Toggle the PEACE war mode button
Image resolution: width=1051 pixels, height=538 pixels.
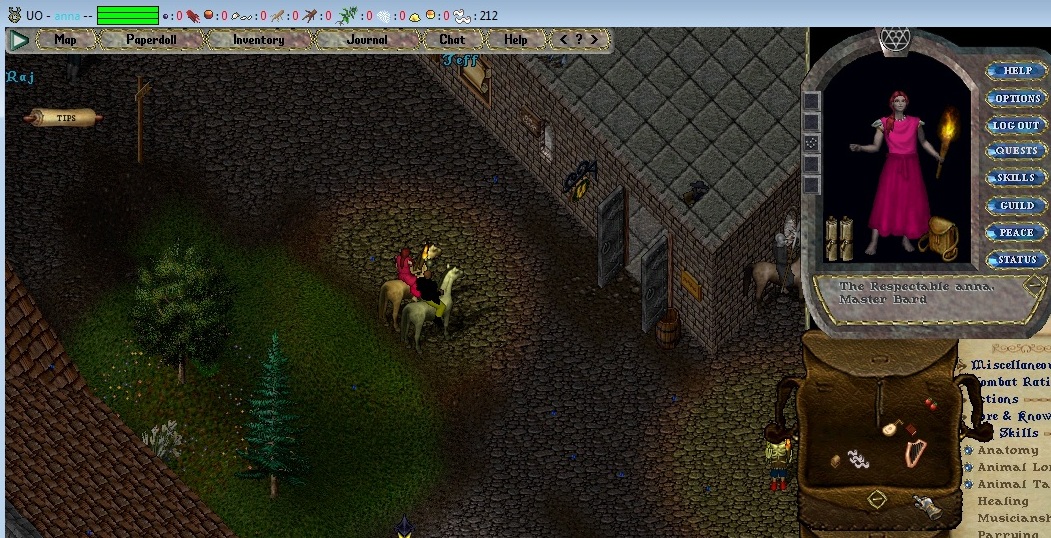coord(1017,233)
